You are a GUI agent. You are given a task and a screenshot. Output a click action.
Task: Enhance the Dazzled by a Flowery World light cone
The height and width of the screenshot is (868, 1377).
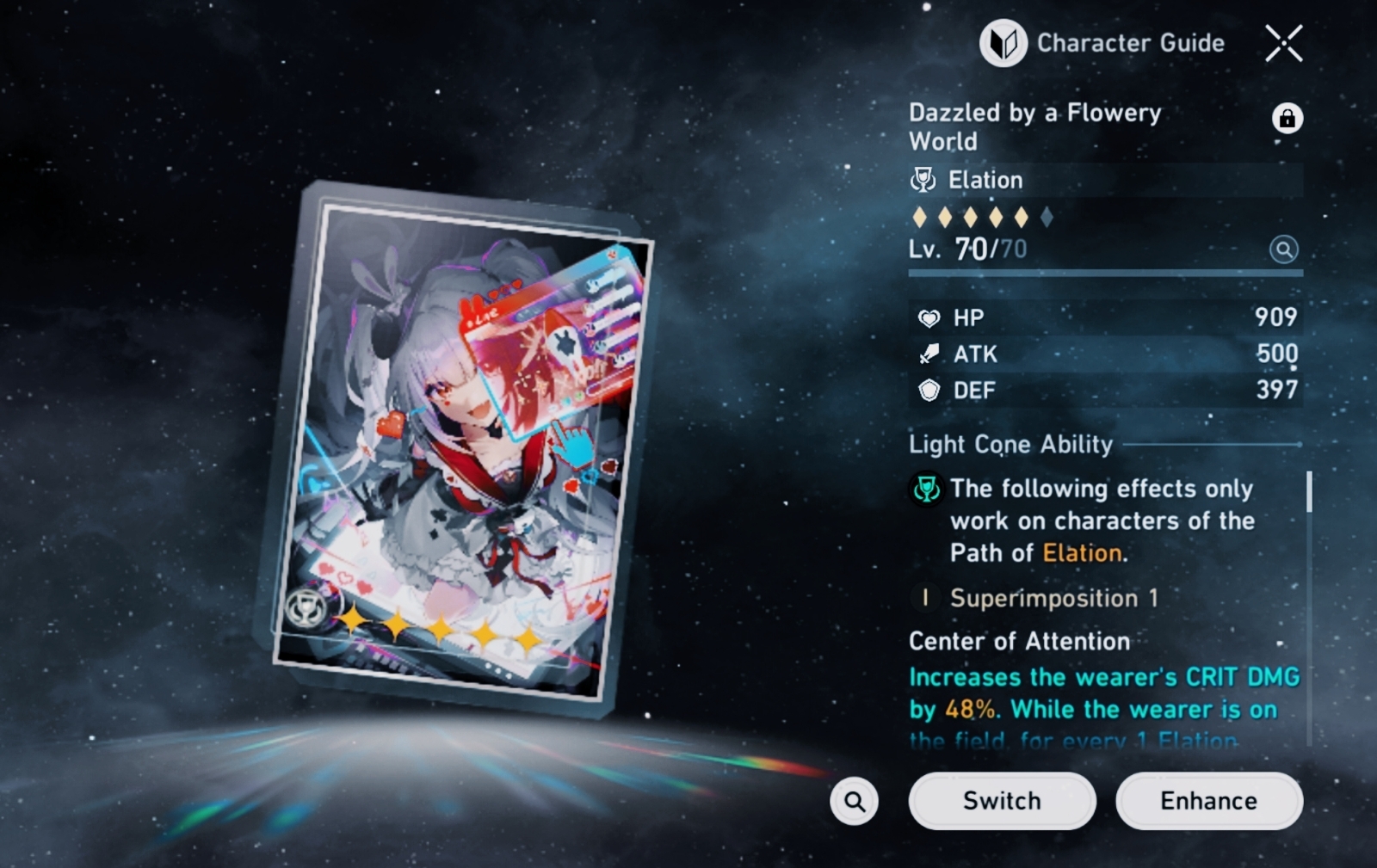click(x=1208, y=801)
